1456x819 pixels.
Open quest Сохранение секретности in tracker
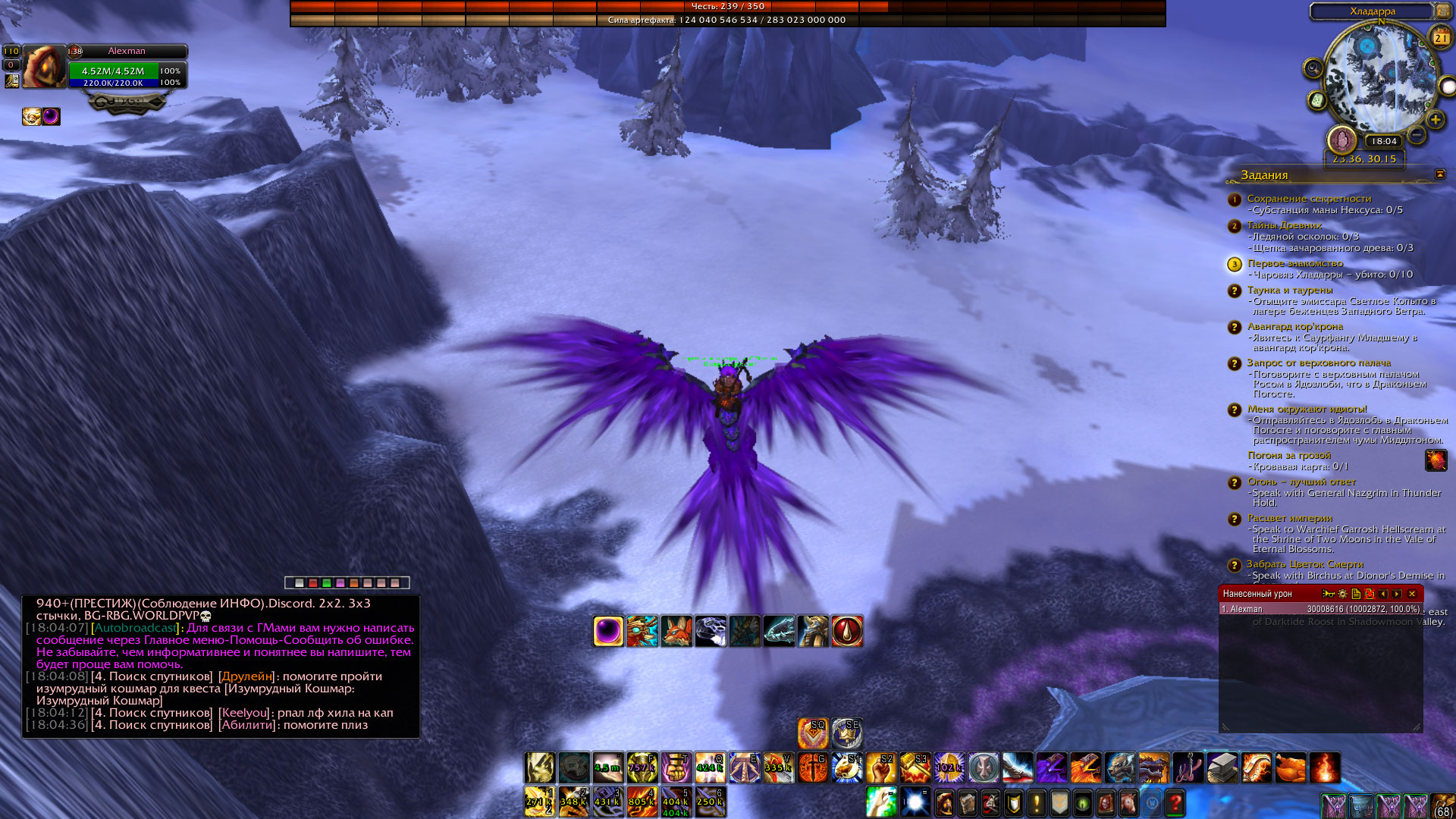tap(1309, 199)
